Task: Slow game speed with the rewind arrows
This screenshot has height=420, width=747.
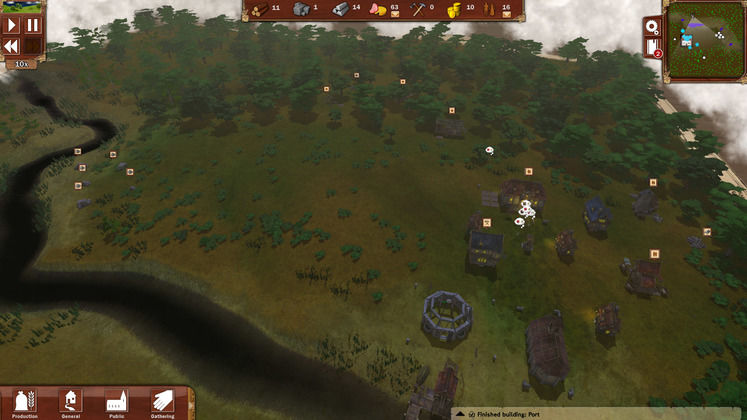Action: pos(12,46)
